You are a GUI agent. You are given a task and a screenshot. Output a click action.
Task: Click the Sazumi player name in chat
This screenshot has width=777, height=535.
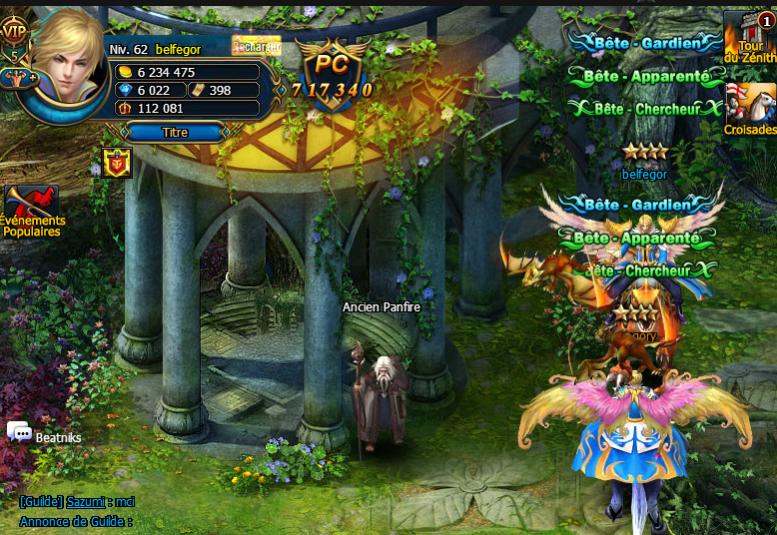(85, 502)
